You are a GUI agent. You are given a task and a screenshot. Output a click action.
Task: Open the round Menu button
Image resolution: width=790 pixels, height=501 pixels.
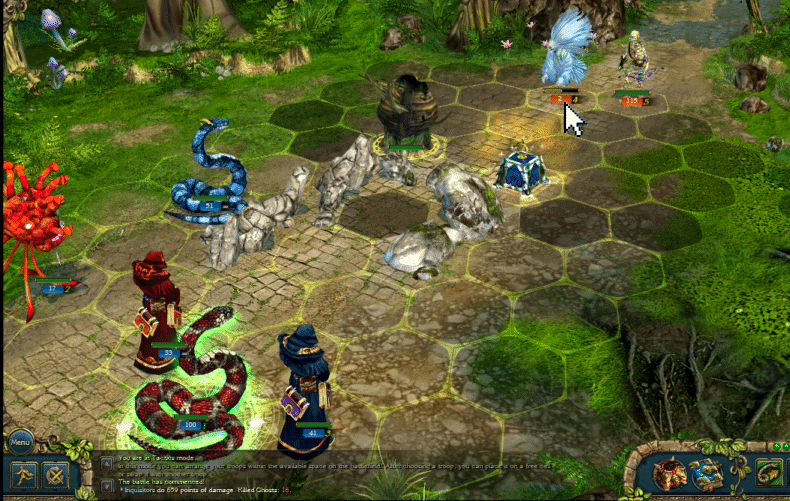pos(21,441)
